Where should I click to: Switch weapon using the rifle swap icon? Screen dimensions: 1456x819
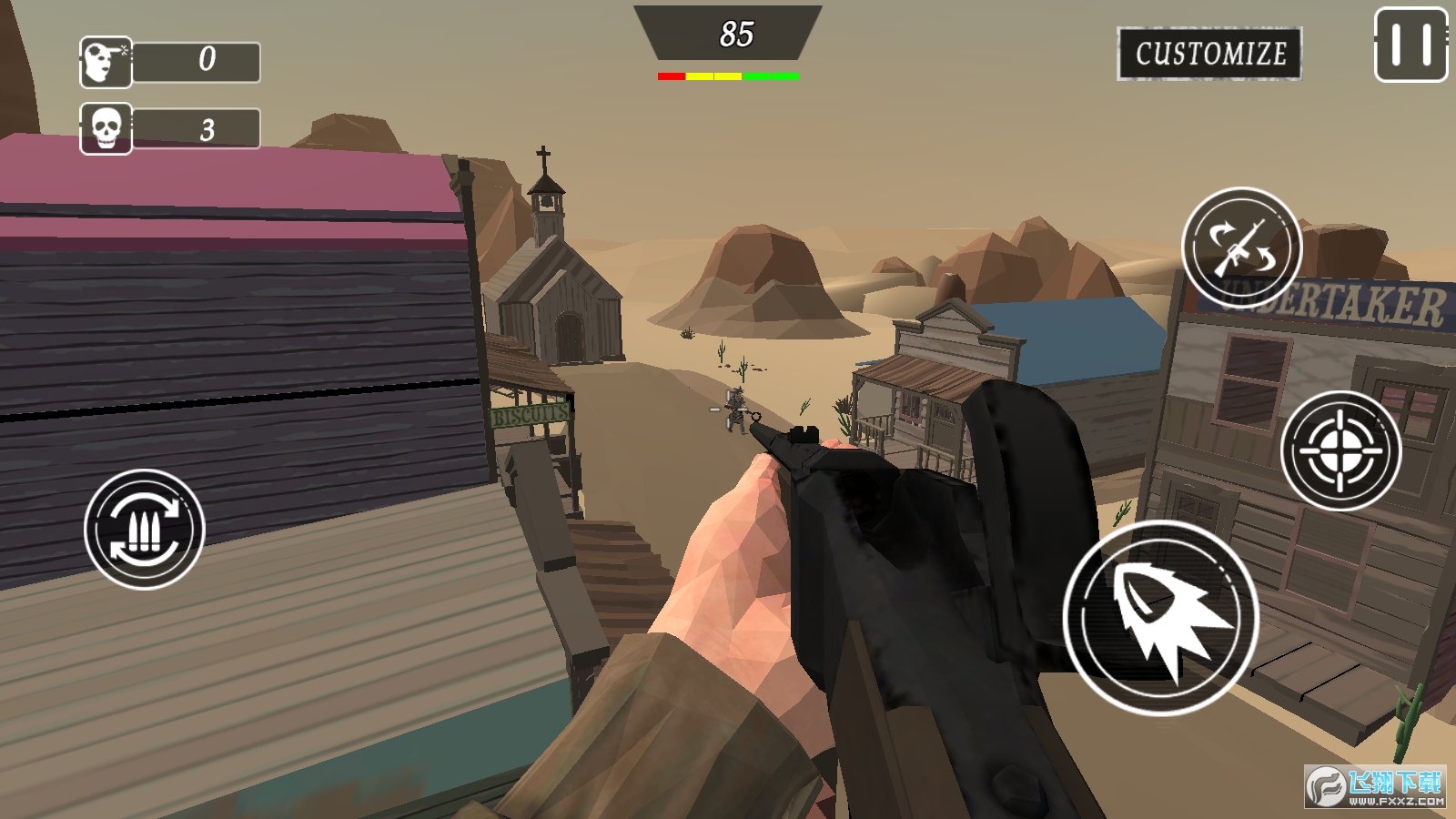click(1241, 248)
